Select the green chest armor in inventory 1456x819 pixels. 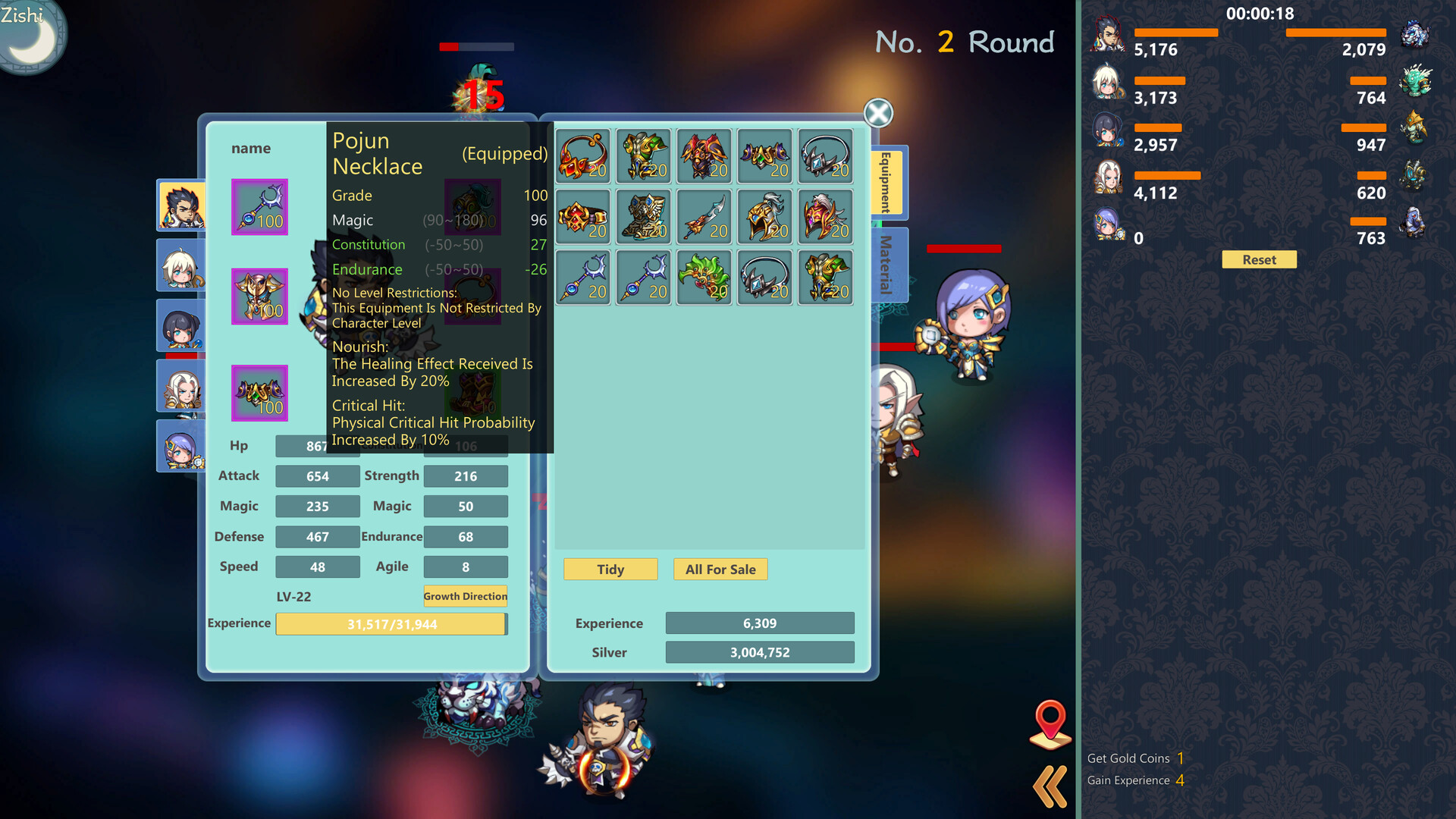pyautogui.click(x=643, y=155)
